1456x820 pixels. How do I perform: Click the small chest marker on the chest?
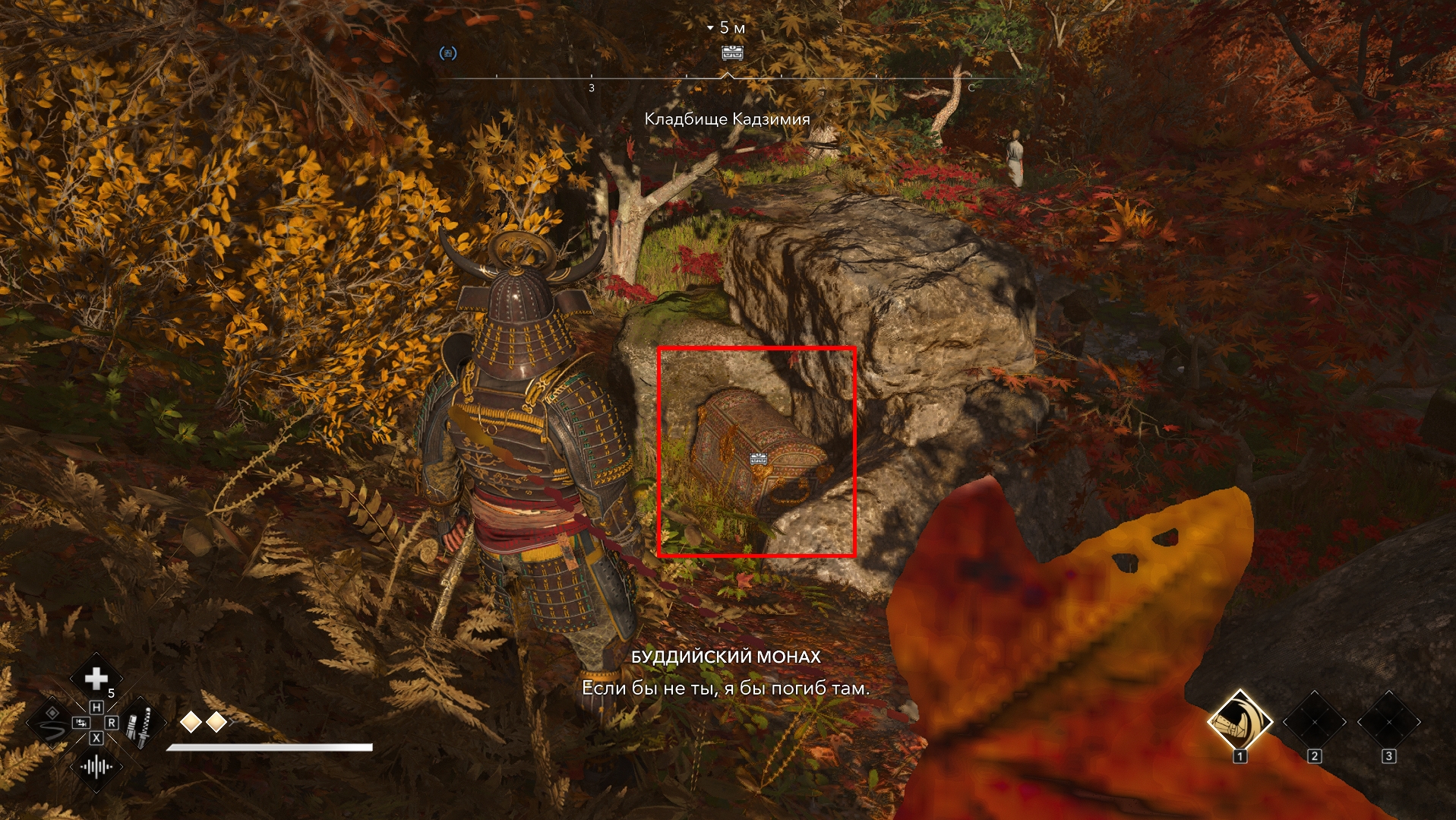pos(759,458)
